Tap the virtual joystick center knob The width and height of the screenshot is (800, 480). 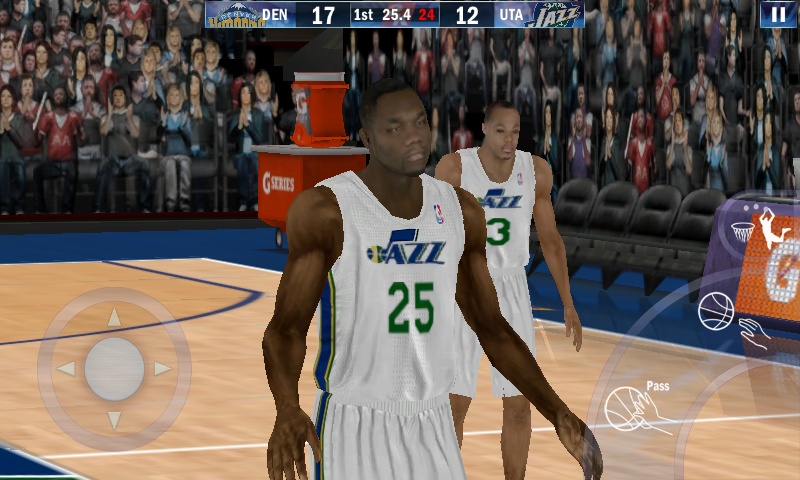(x=114, y=368)
